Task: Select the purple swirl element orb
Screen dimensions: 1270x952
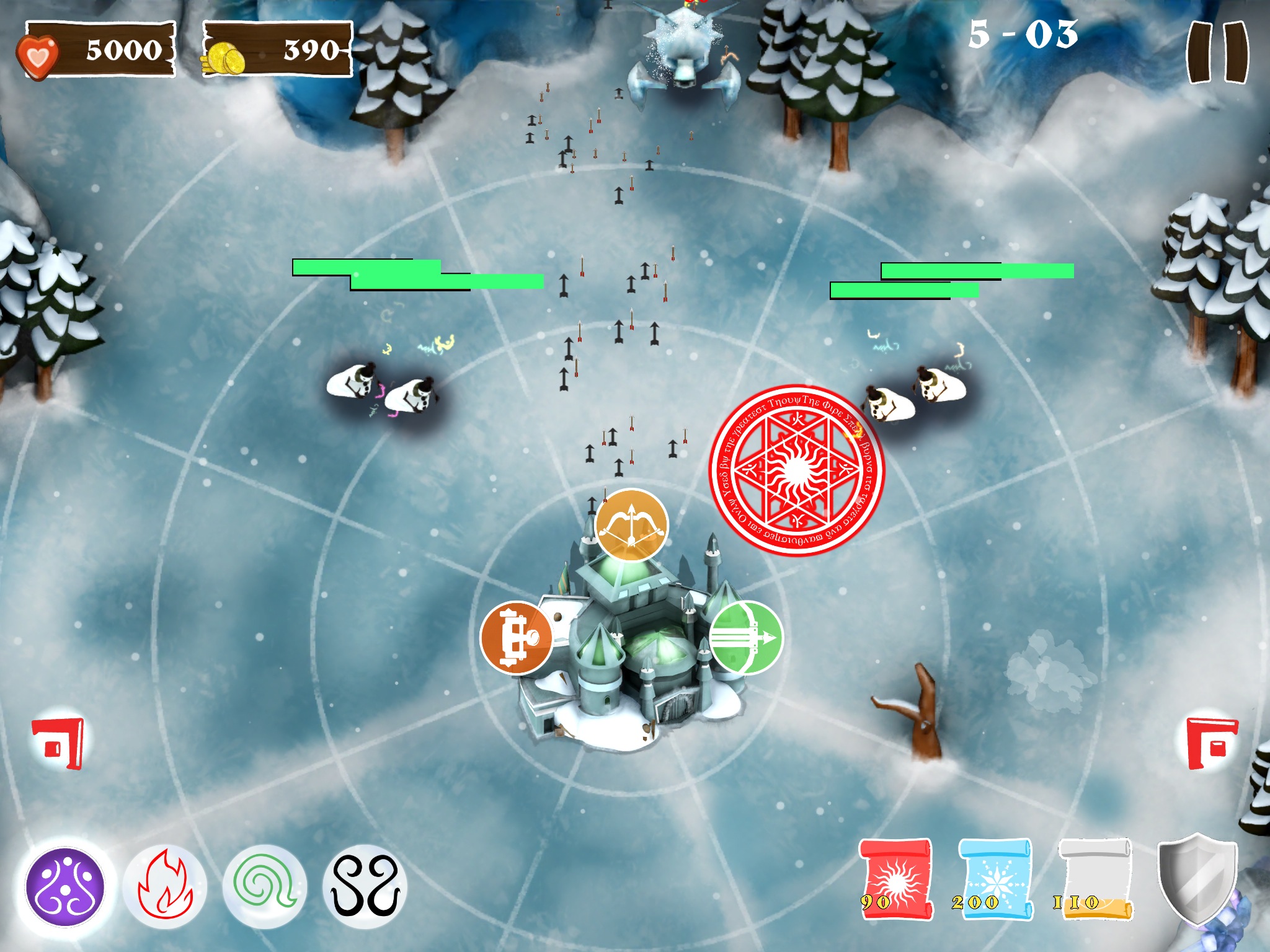Action: (65, 887)
